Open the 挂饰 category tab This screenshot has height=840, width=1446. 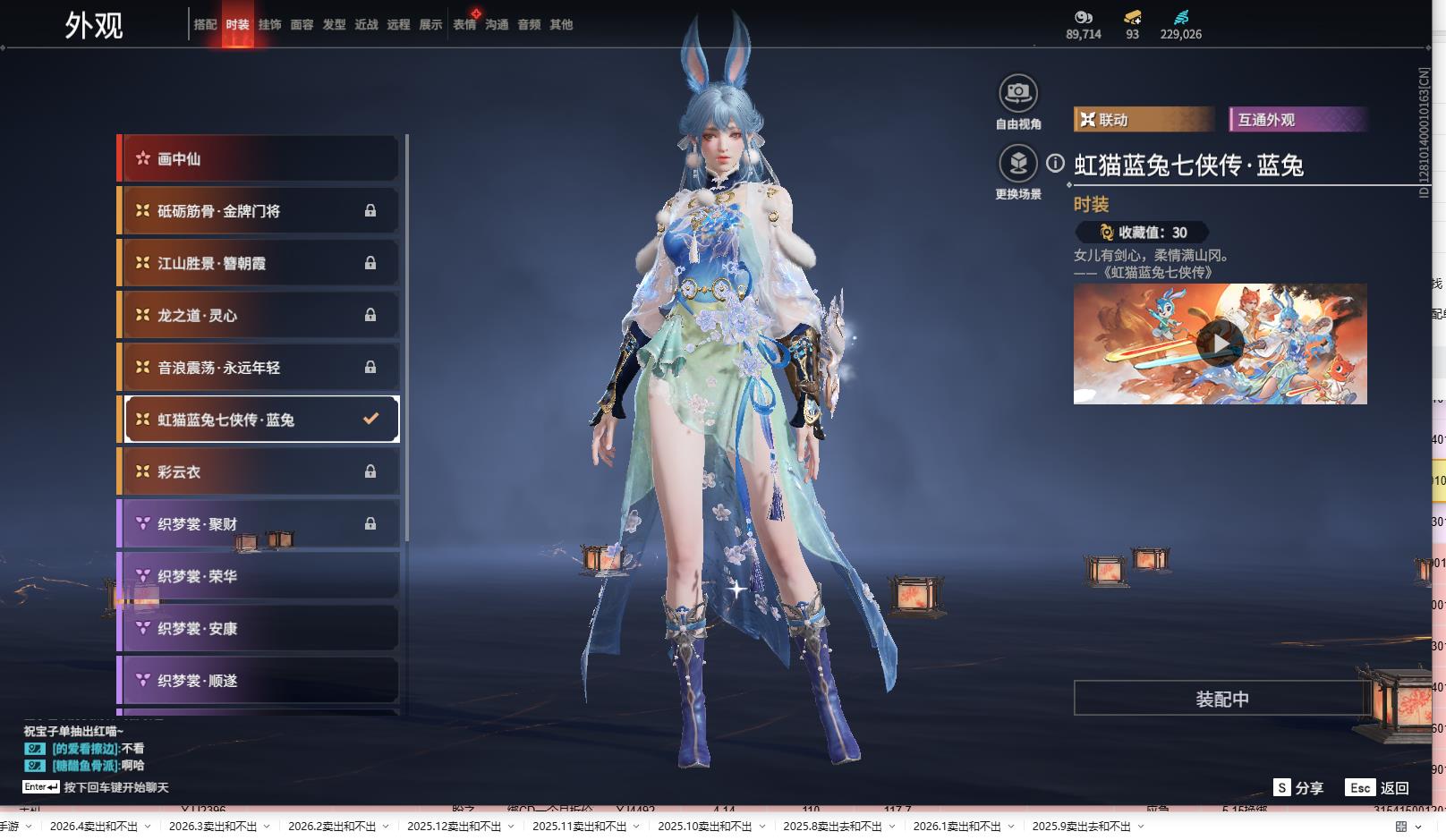coord(269,25)
